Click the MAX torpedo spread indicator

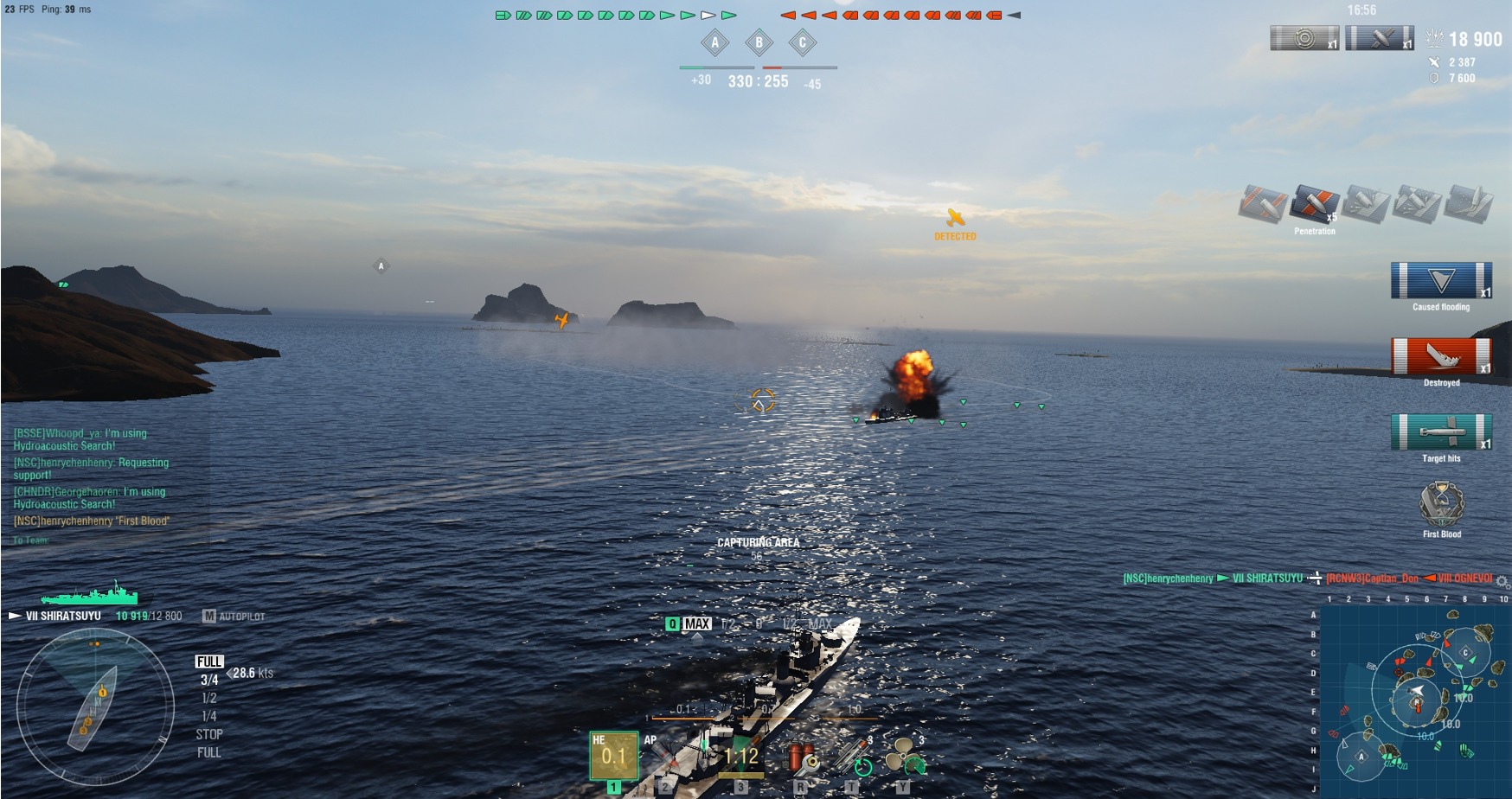pos(696,623)
